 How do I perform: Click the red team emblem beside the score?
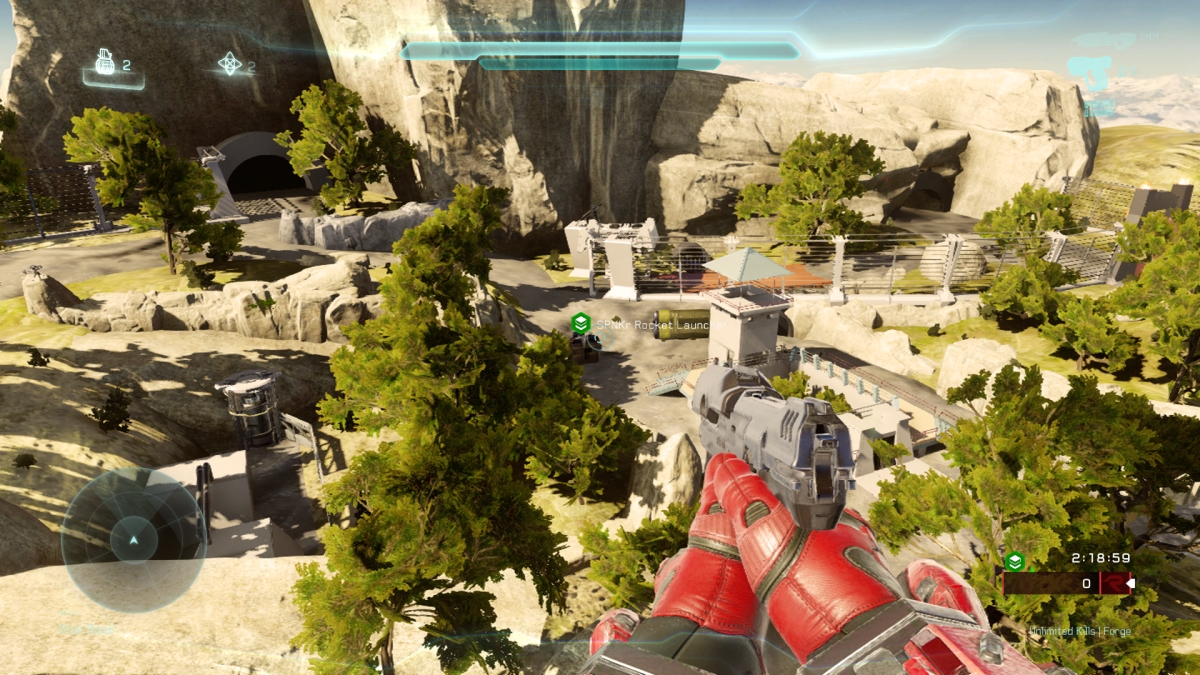pos(1113,583)
